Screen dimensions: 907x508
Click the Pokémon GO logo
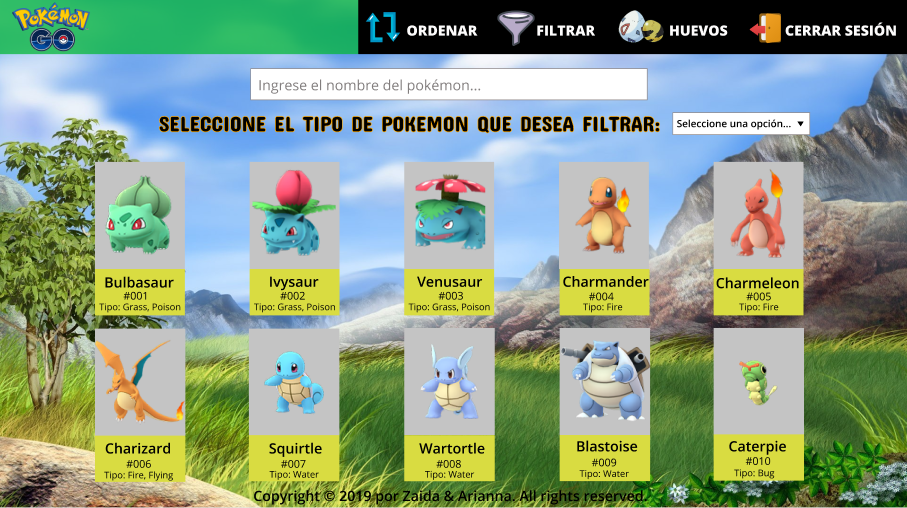pos(51,28)
